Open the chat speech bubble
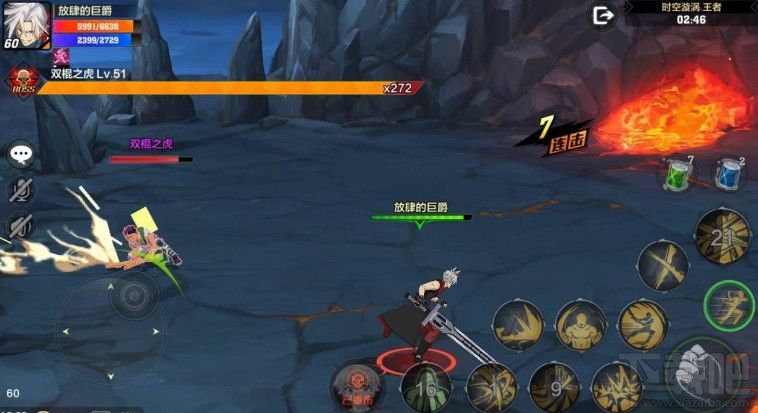 (21, 153)
